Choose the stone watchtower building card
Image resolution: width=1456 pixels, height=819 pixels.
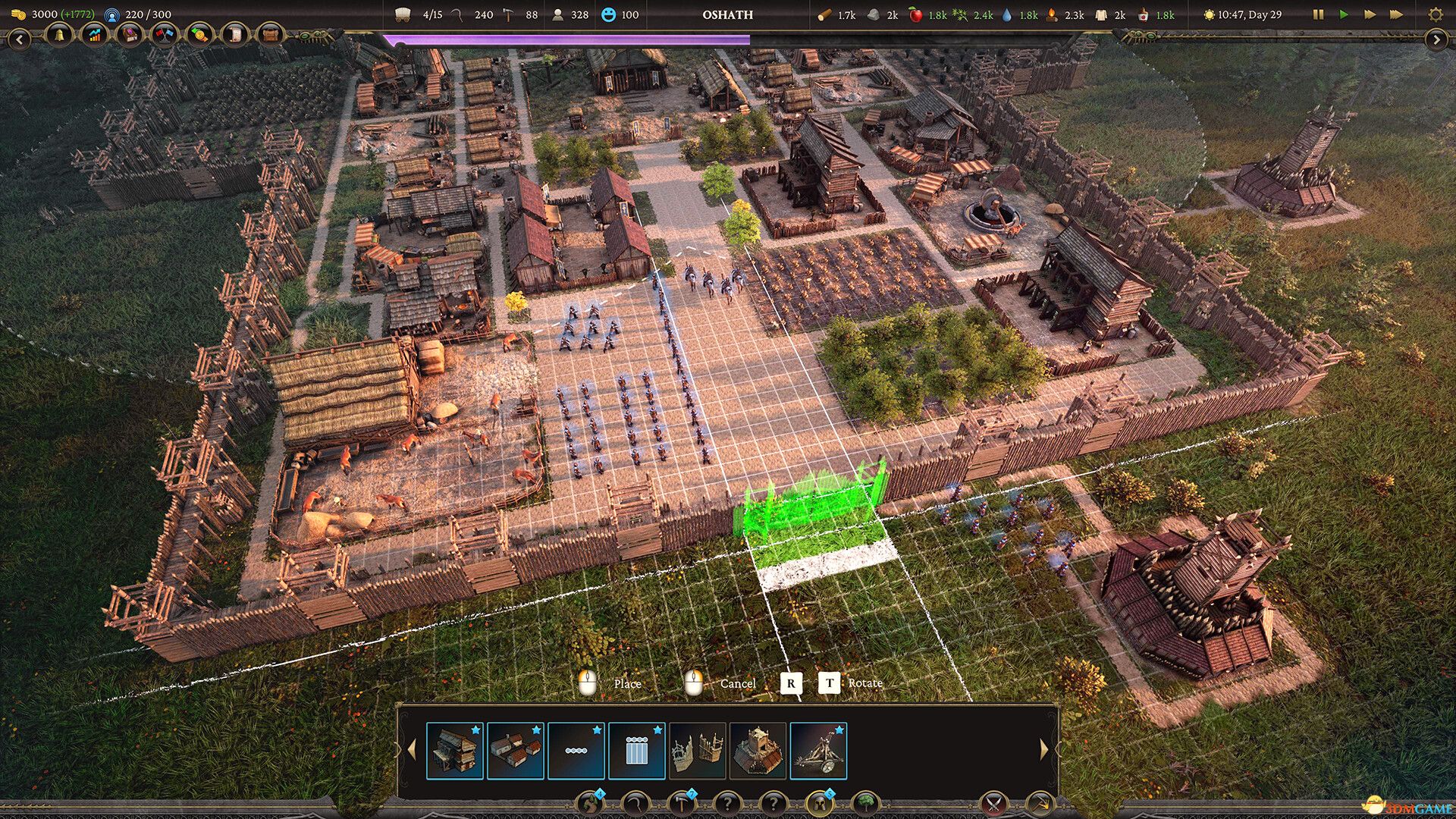[x=758, y=751]
